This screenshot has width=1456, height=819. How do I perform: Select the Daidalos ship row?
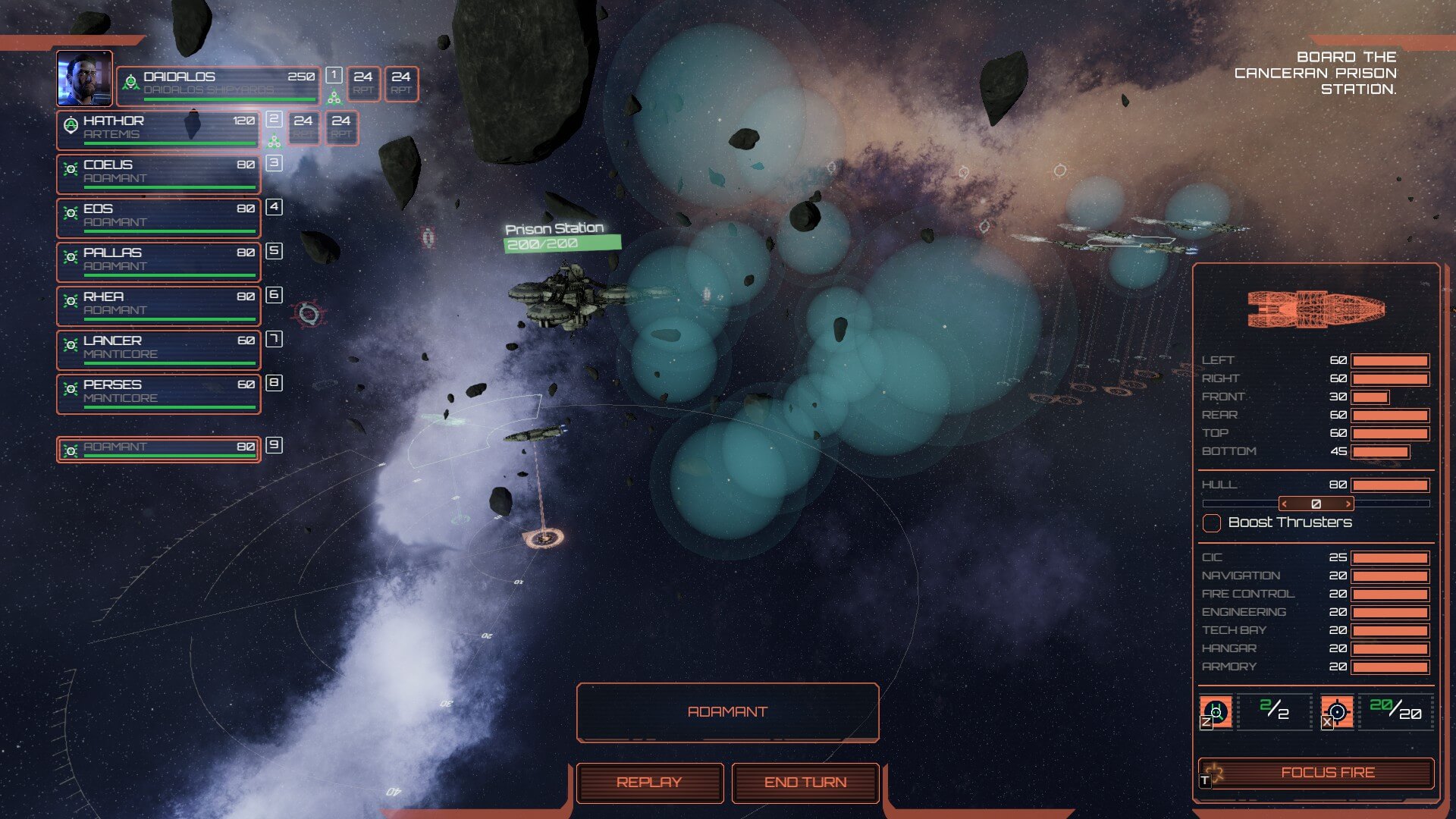pyautogui.click(x=218, y=84)
